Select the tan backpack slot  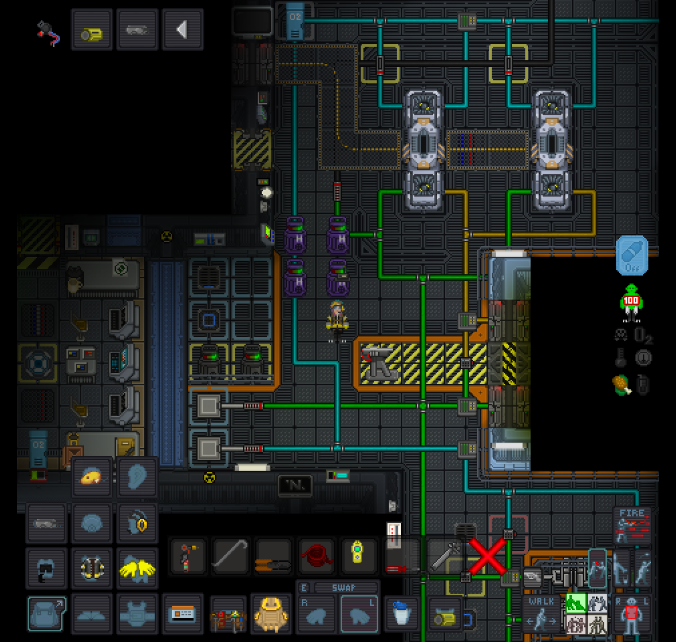[x=271, y=611]
